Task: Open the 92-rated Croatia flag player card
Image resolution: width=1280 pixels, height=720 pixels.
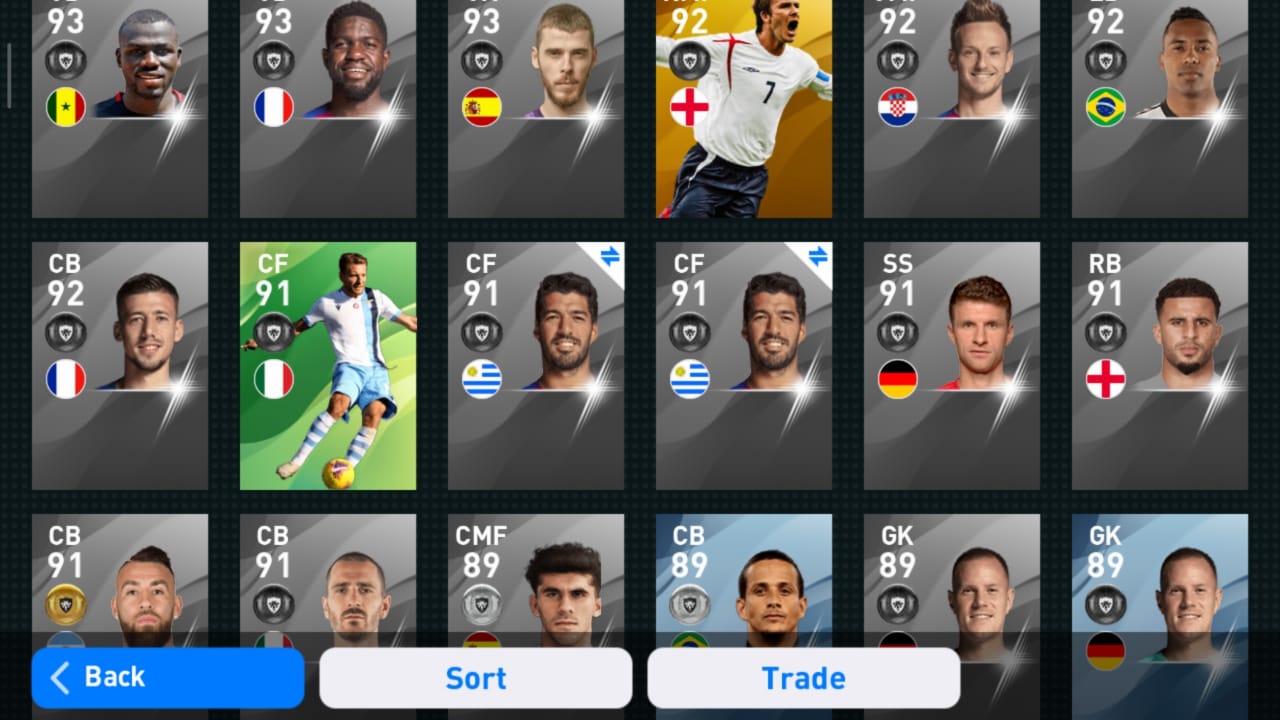Action: click(x=952, y=108)
